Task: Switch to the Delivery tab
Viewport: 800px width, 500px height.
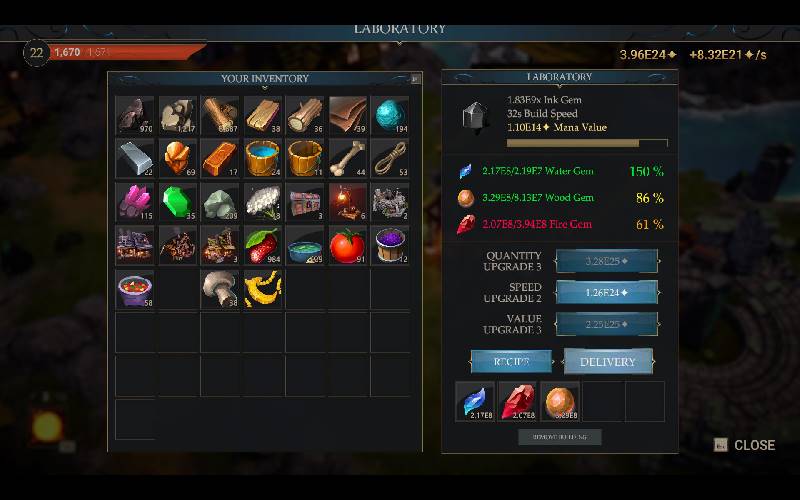Action: [608, 361]
